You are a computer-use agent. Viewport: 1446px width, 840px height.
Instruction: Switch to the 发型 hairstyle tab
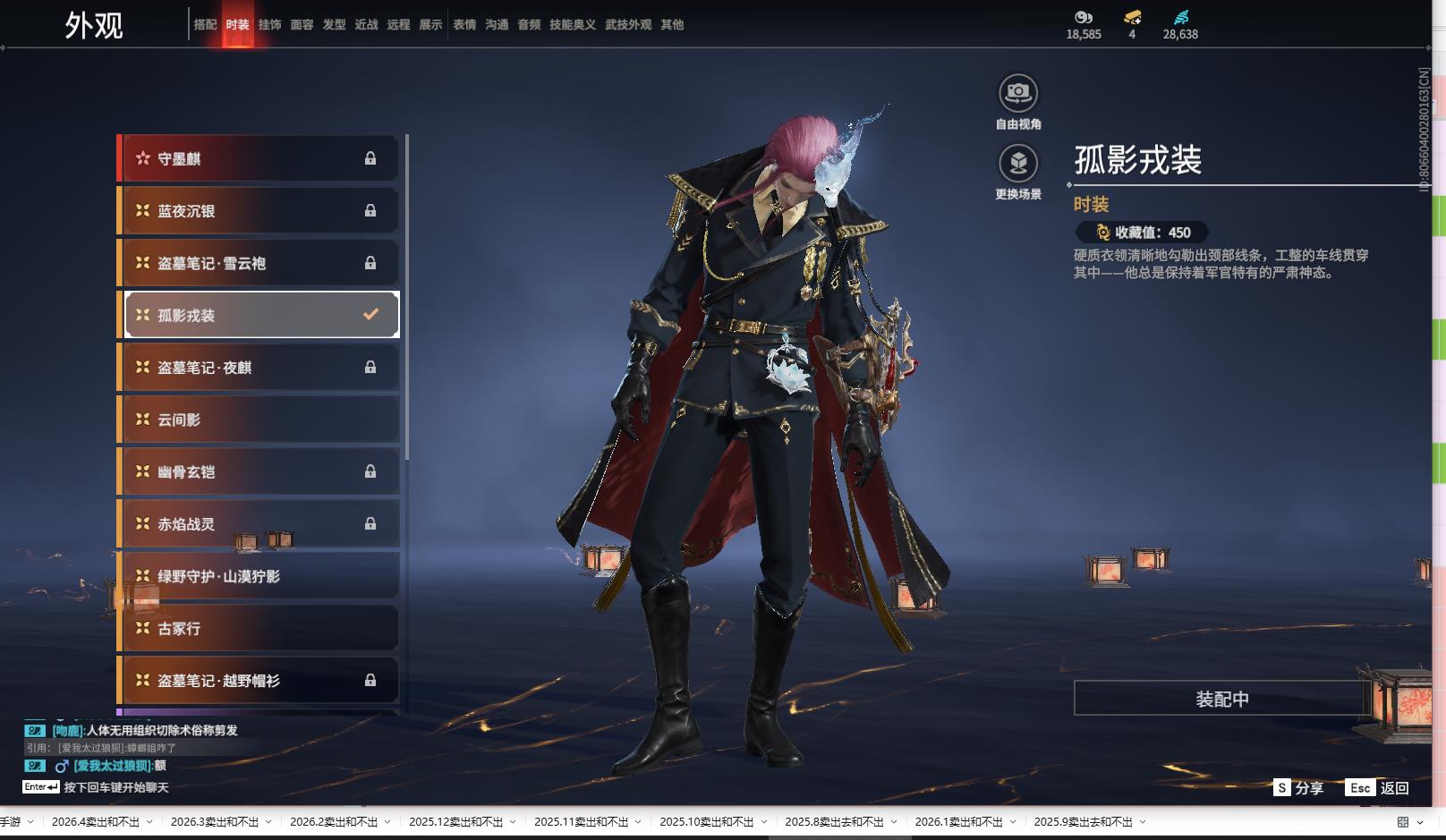pyautogui.click(x=334, y=25)
